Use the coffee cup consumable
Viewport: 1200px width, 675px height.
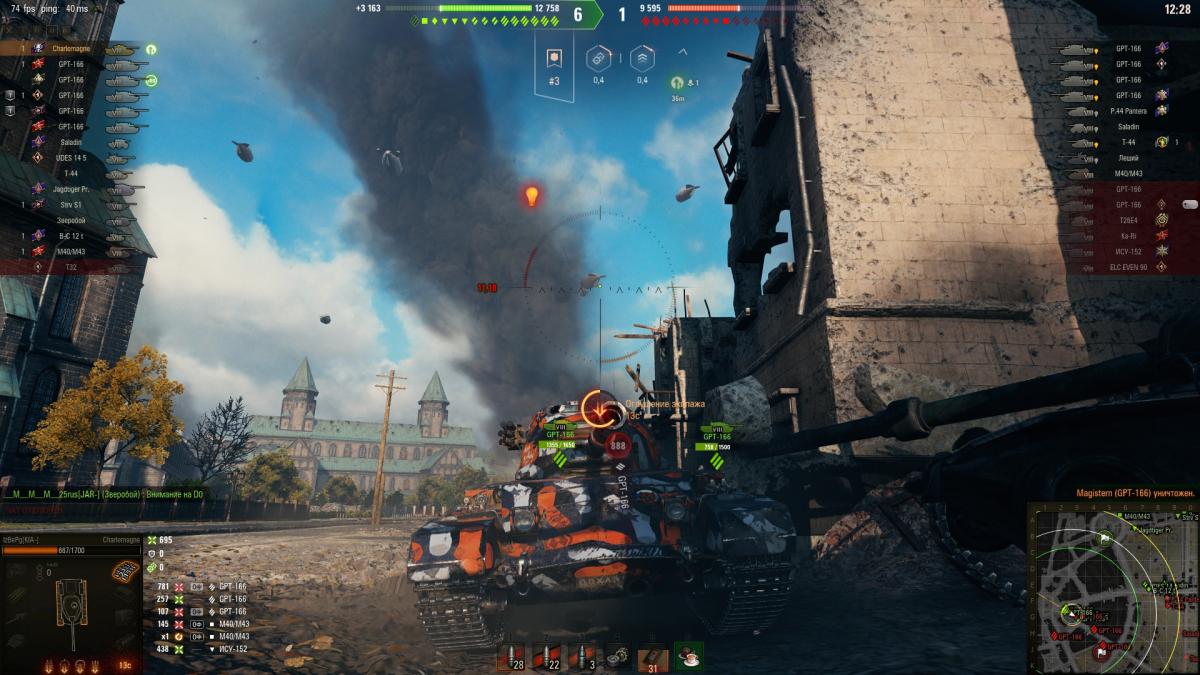[x=688, y=657]
